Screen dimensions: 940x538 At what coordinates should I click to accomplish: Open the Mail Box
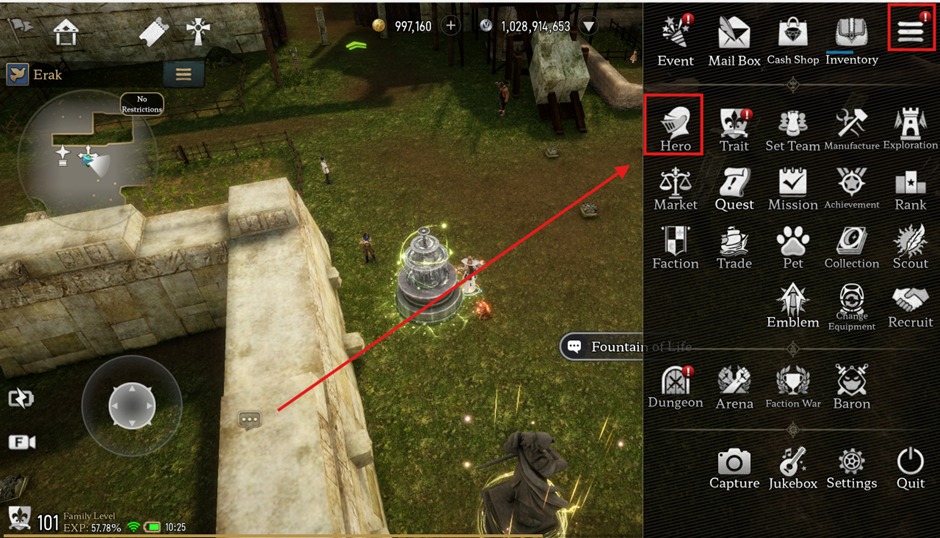click(734, 40)
